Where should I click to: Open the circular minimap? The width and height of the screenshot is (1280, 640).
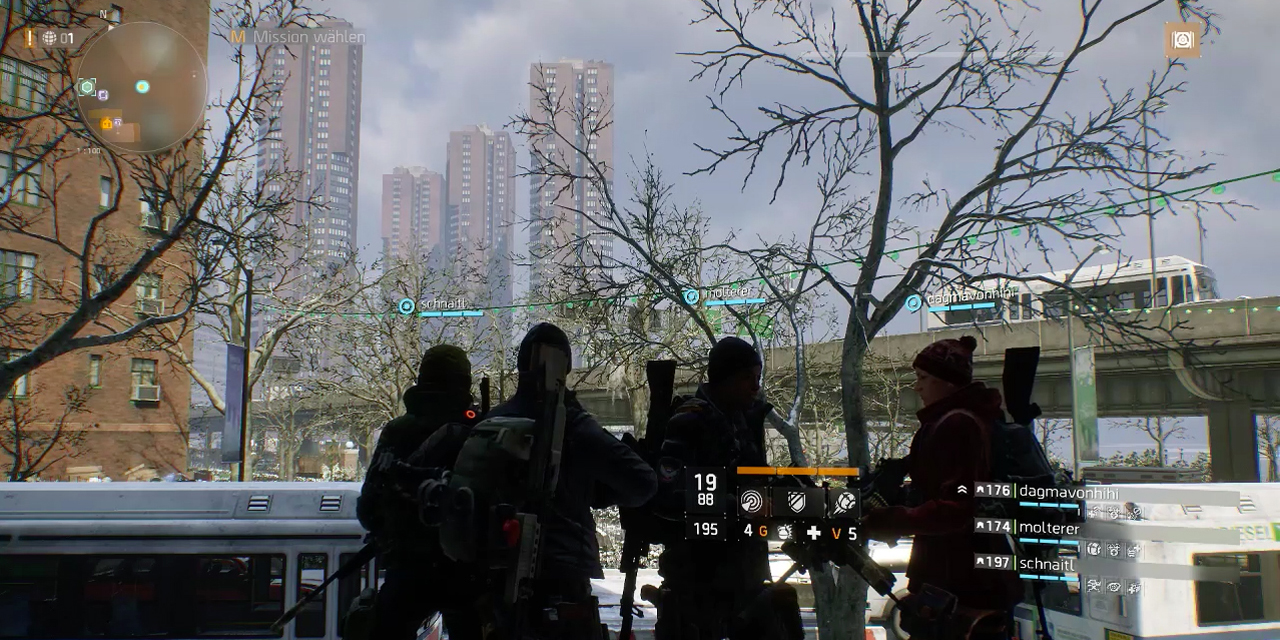(x=141, y=88)
